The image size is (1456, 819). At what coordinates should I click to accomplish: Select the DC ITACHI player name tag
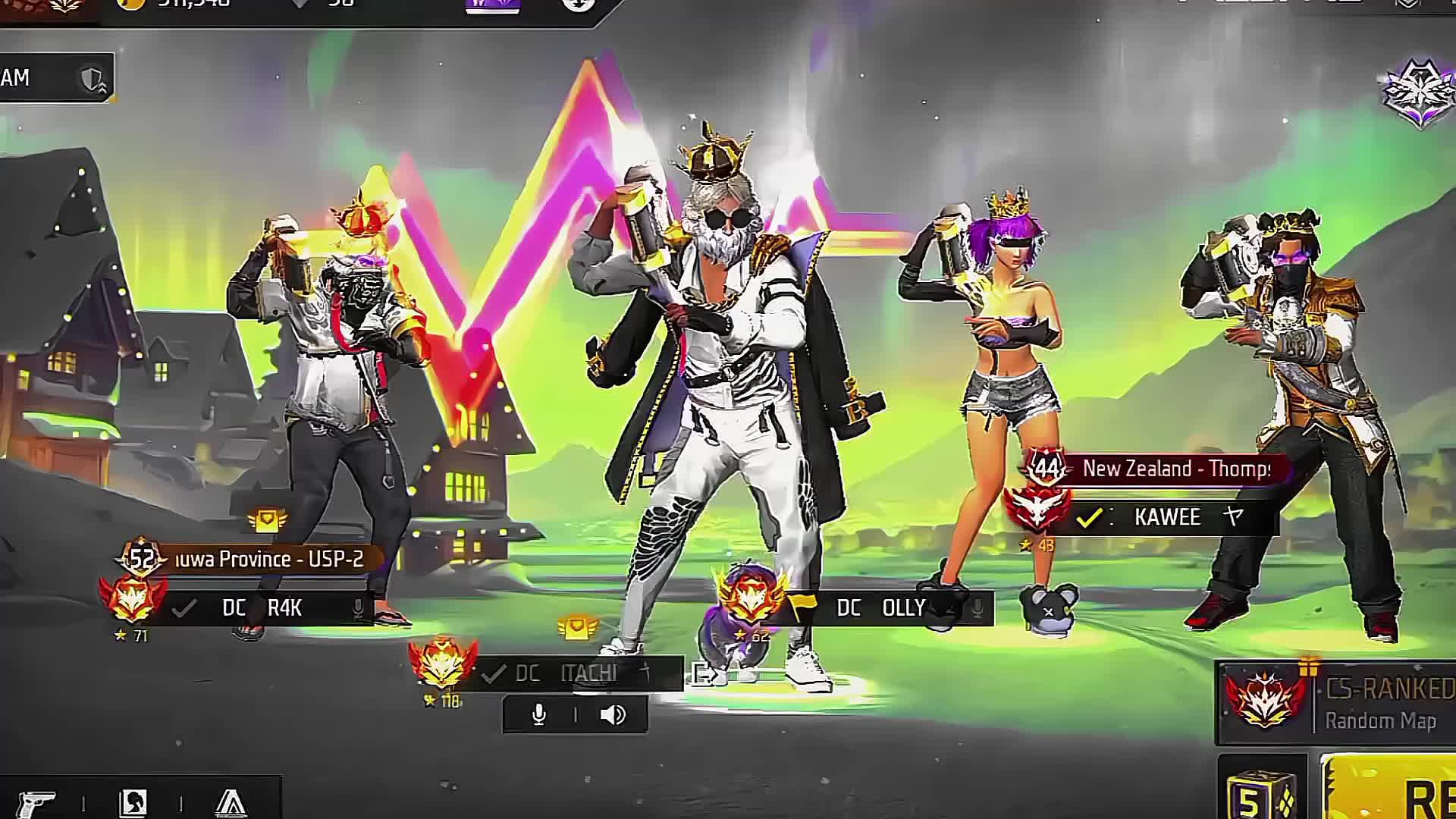point(576,673)
